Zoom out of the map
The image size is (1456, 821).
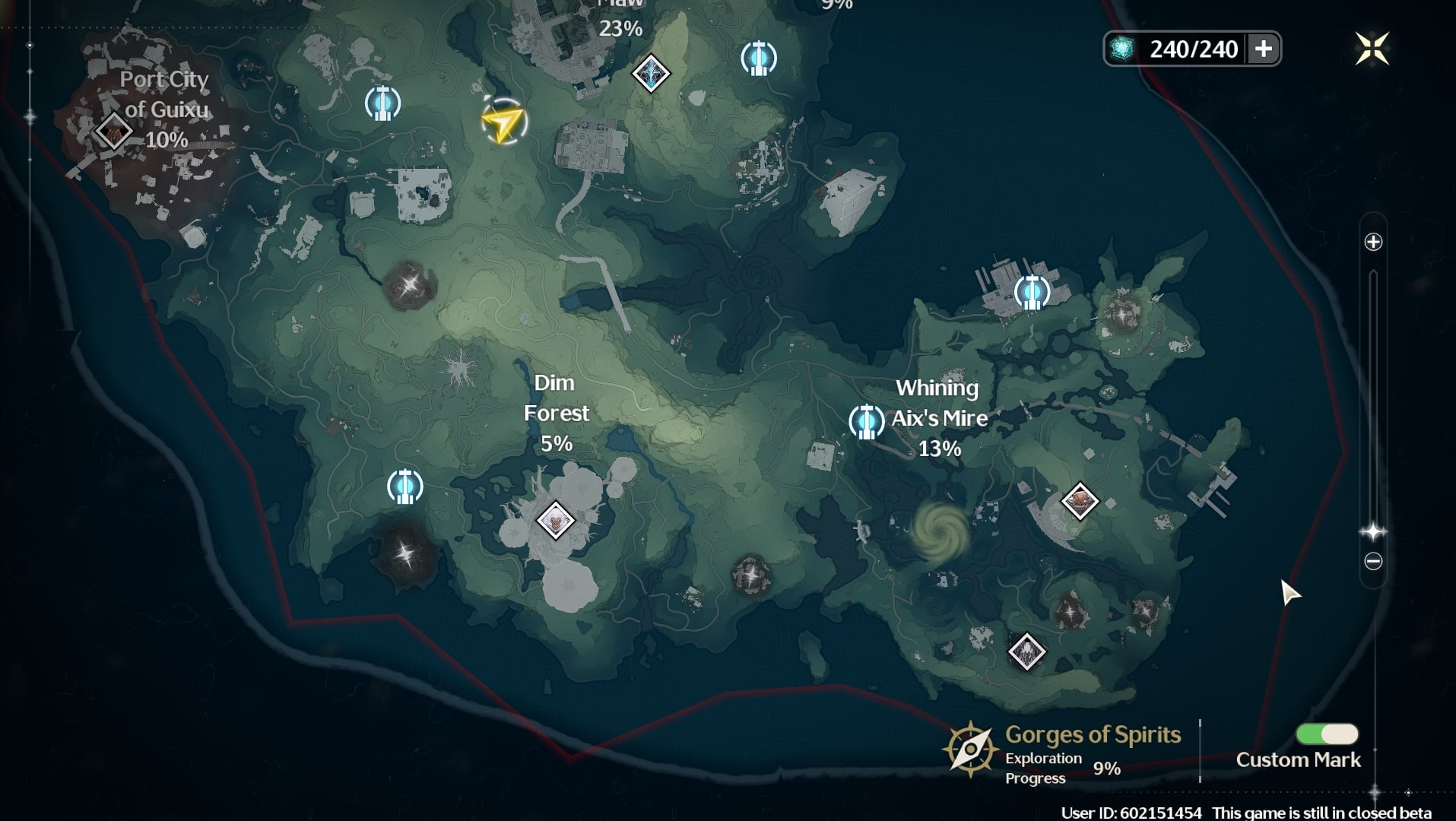(1373, 562)
